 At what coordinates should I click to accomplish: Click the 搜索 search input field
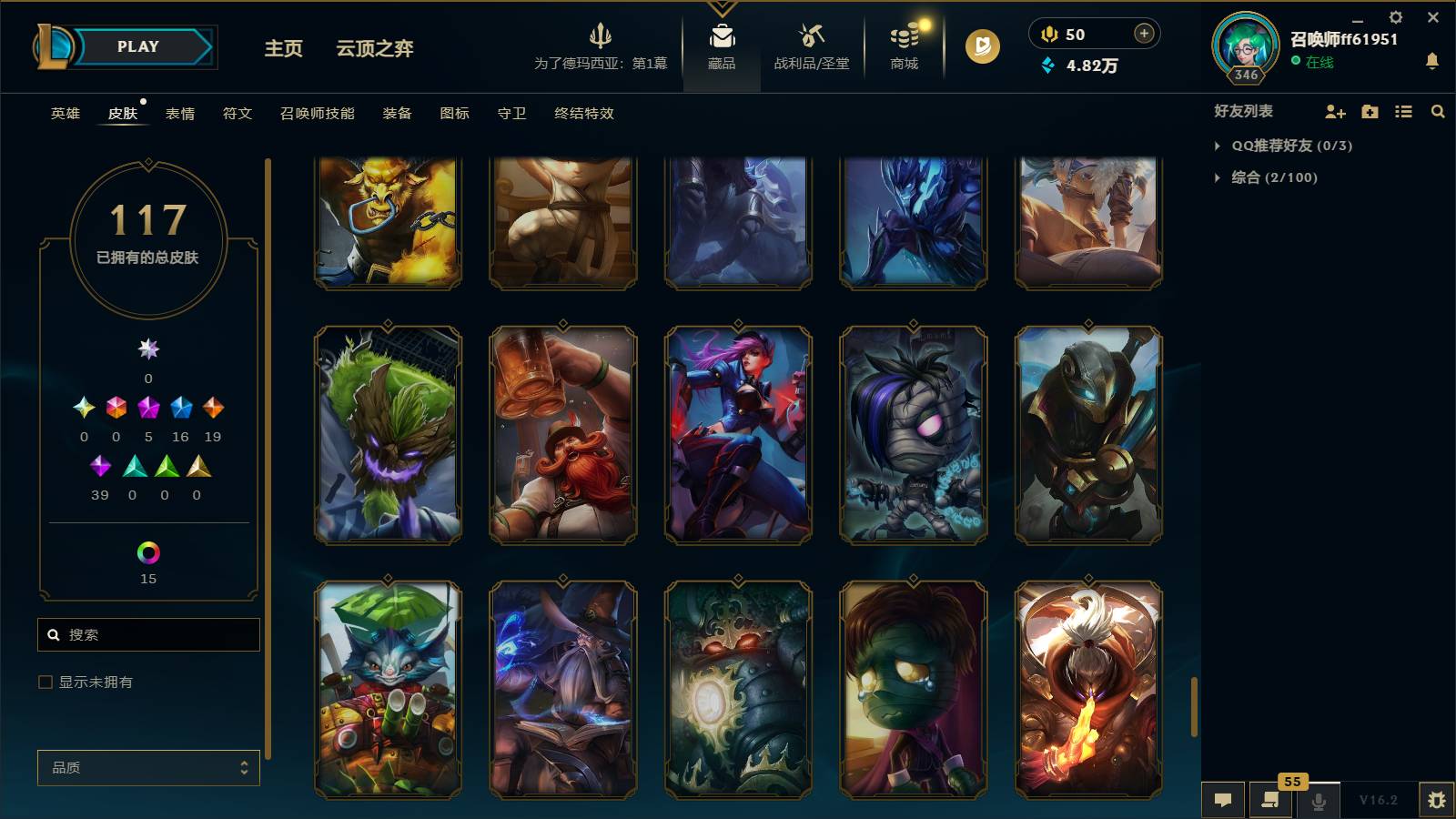148,634
